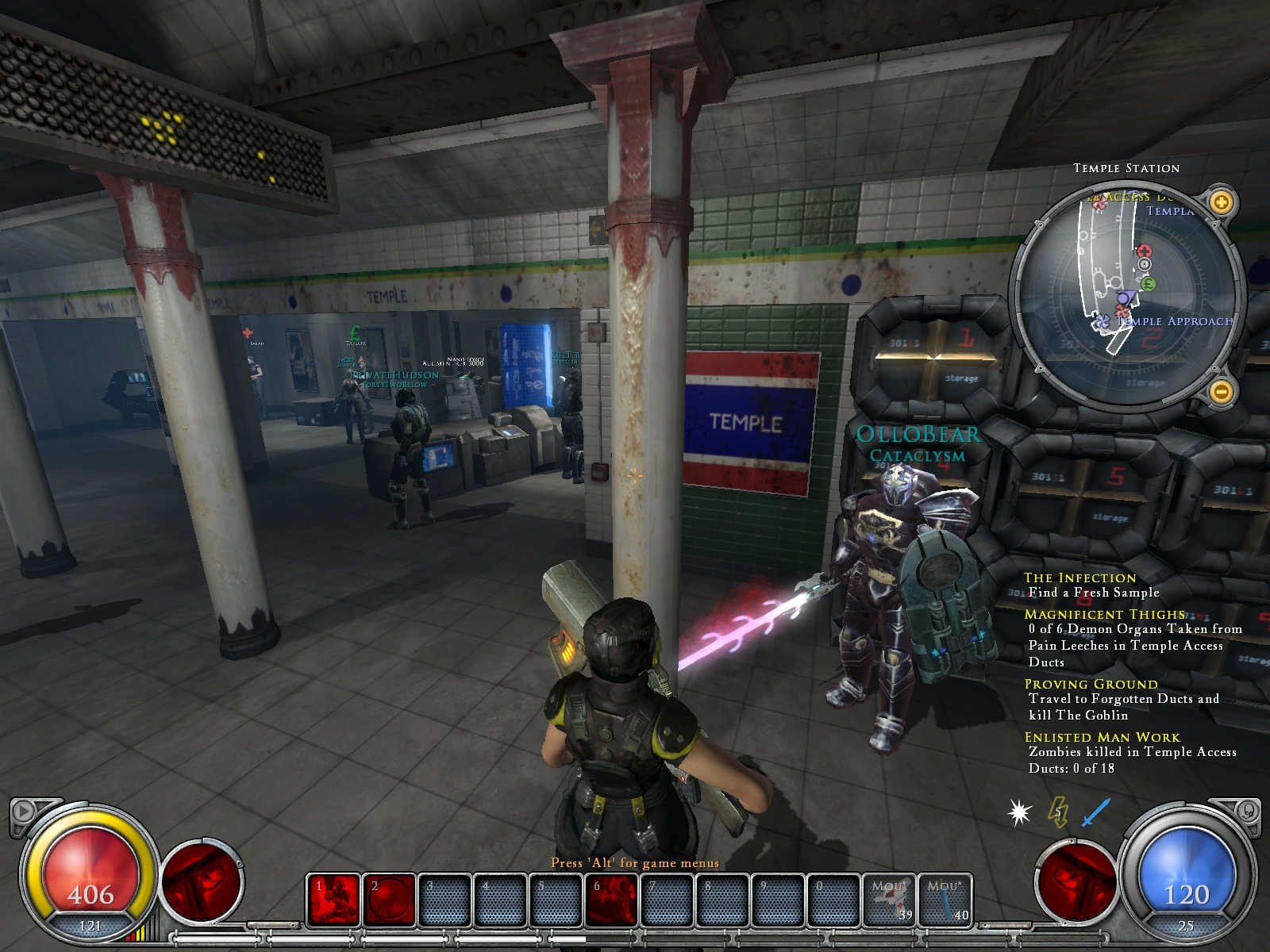
Task: Select the mouse slot with count 40
Action: (x=945, y=900)
